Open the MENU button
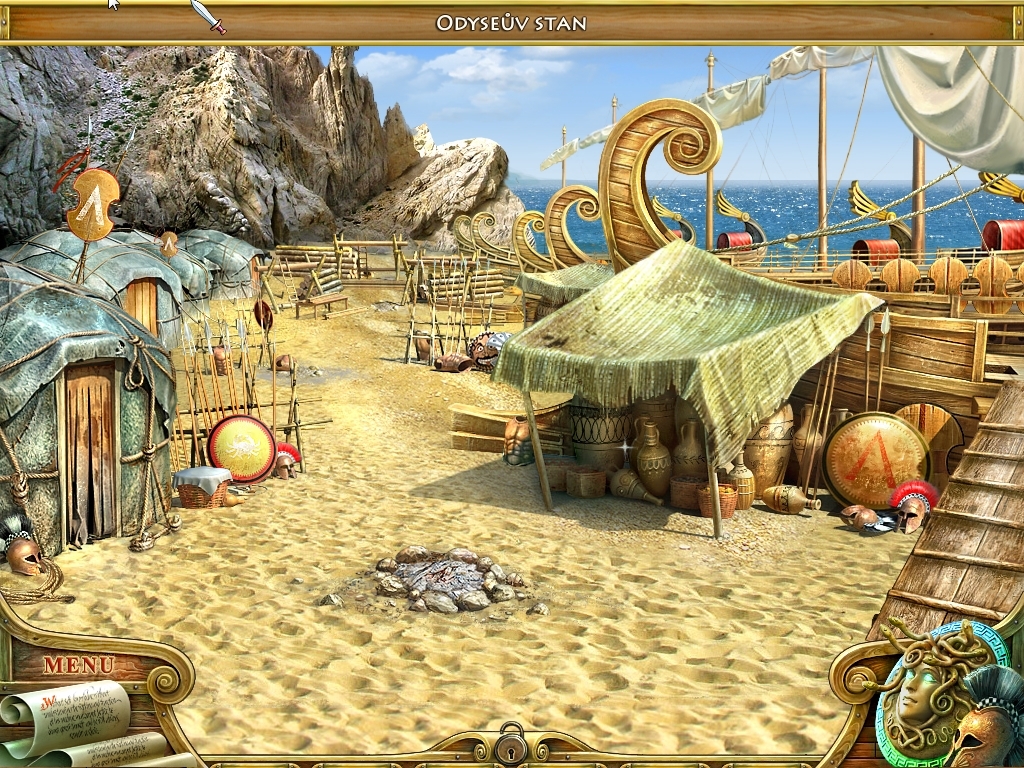 pos(78,664)
